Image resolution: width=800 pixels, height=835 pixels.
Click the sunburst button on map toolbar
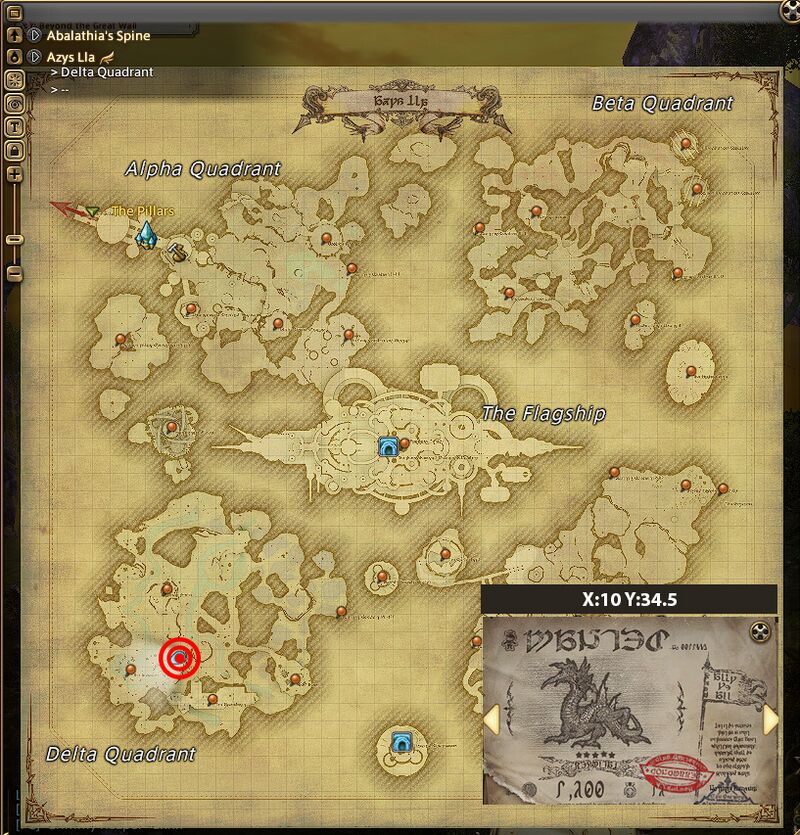(15, 80)
